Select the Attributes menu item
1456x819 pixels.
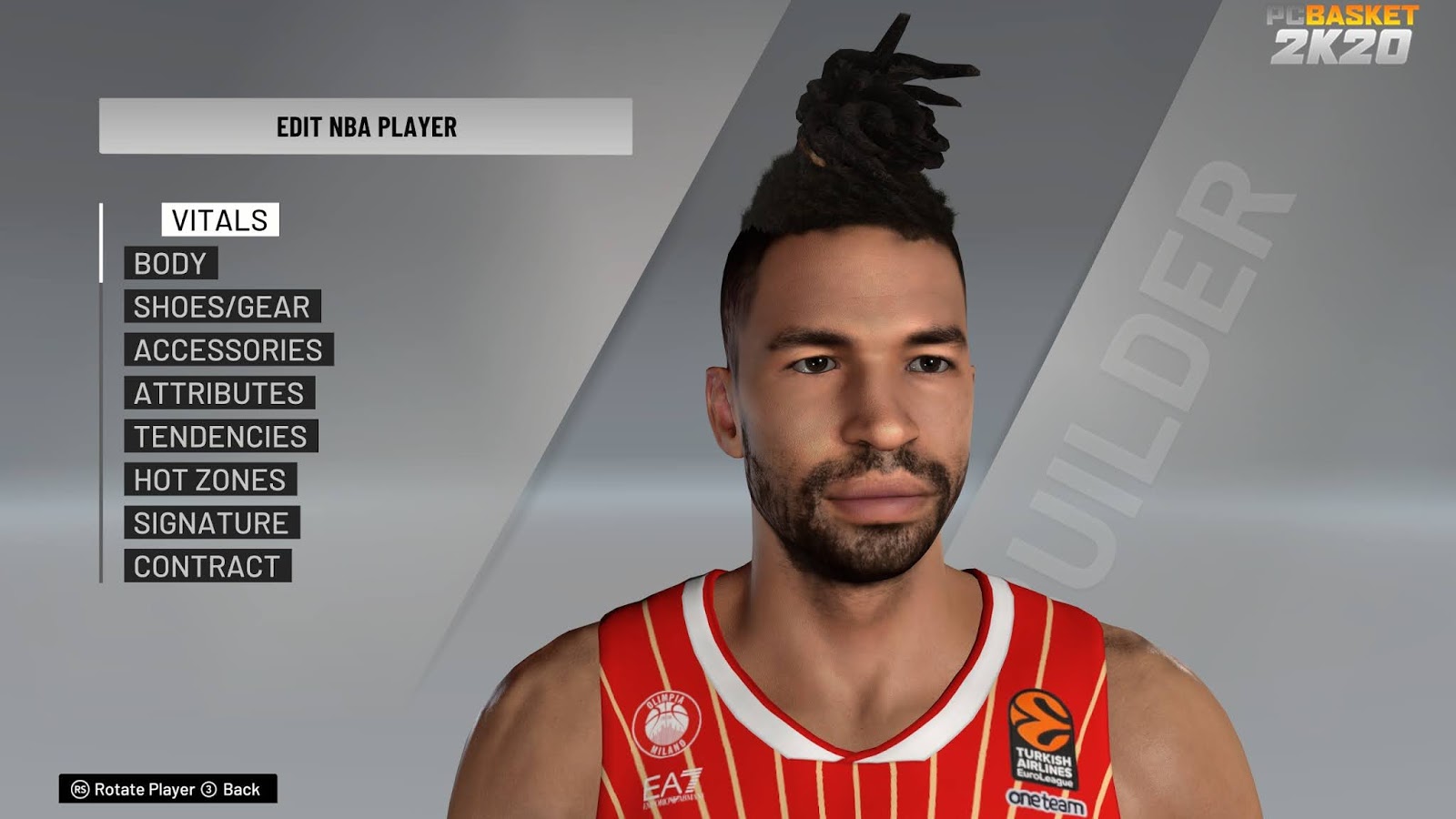(x=218, y=393)
